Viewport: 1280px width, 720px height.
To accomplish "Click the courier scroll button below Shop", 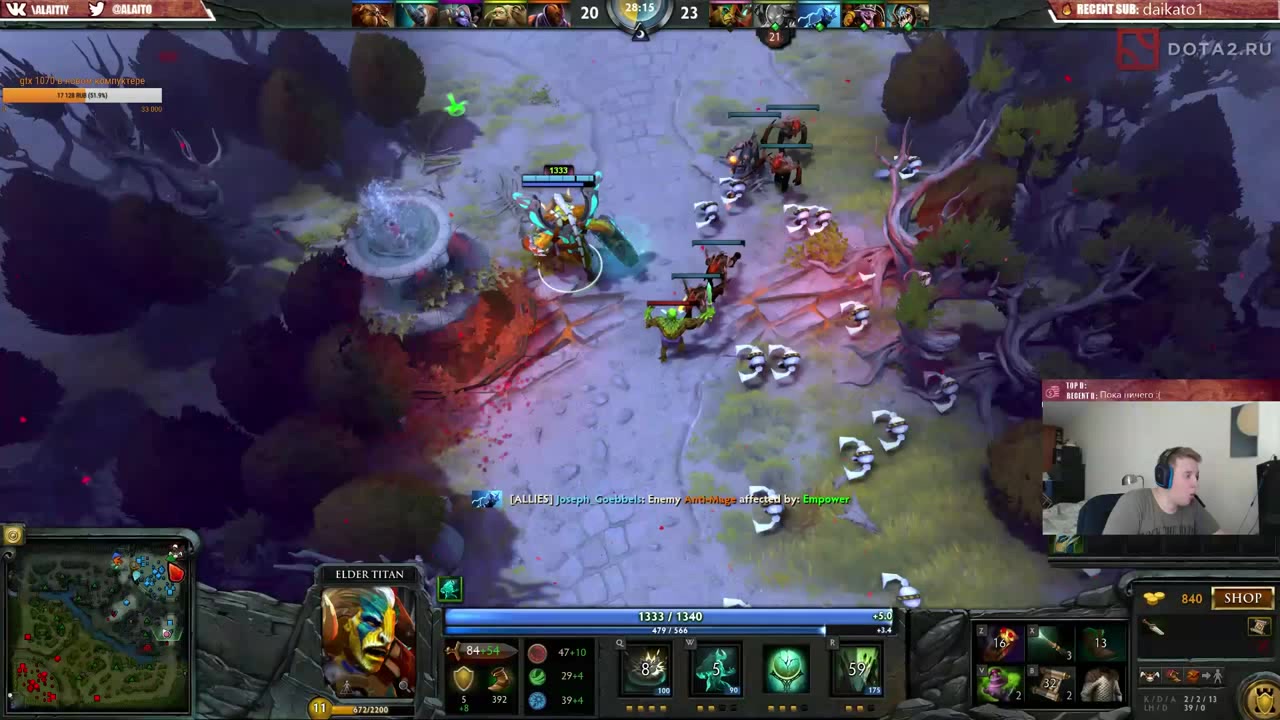I will [x=1258, y=627].
